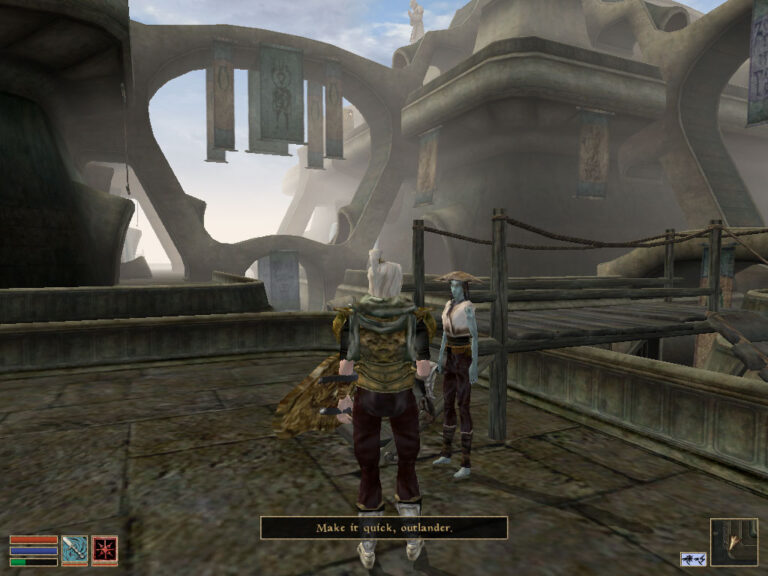
Task: Click the equipped sword weapon icon
Action: click(75, 550)
